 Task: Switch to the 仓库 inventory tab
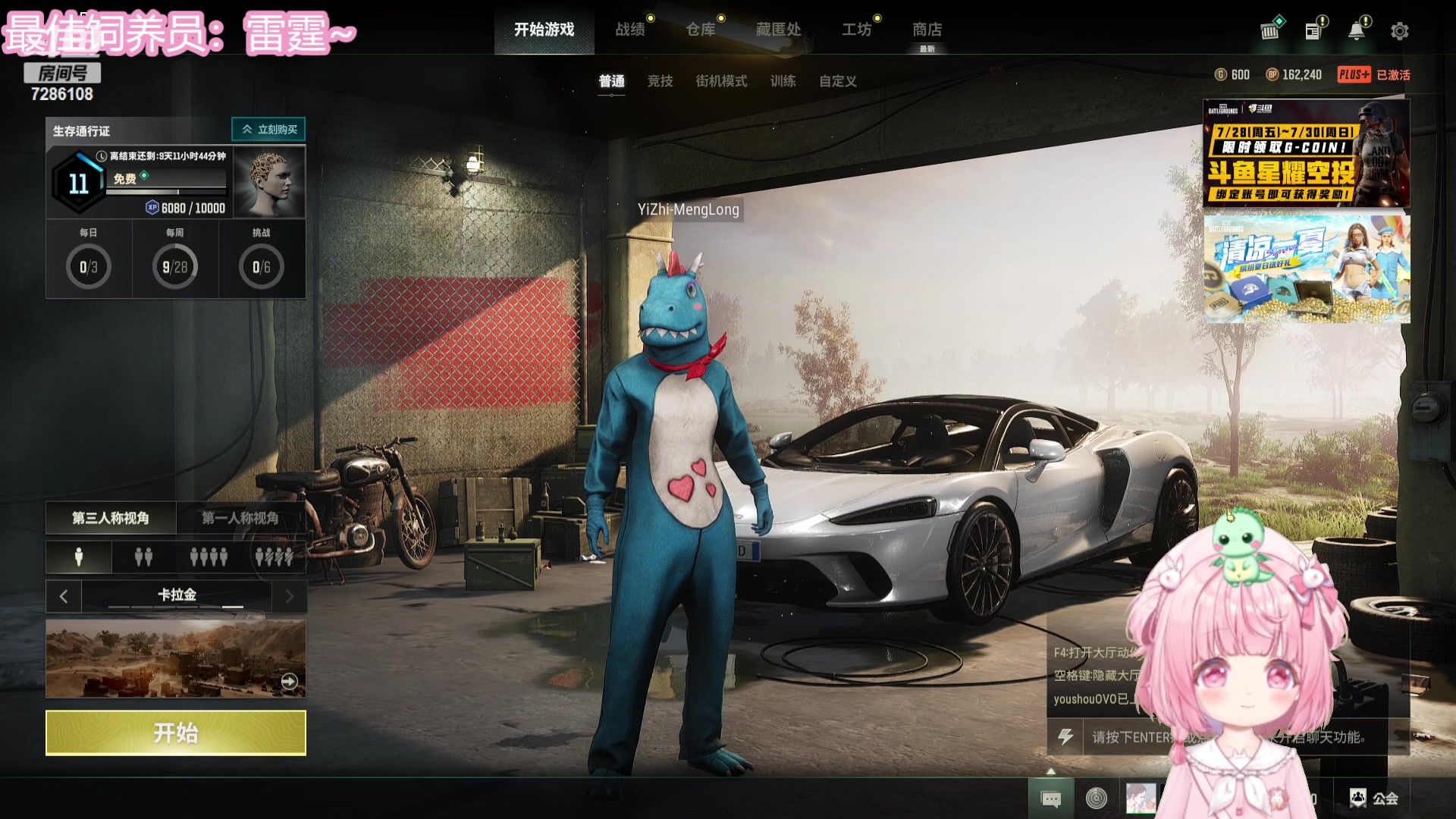click(x=701, y=30)
